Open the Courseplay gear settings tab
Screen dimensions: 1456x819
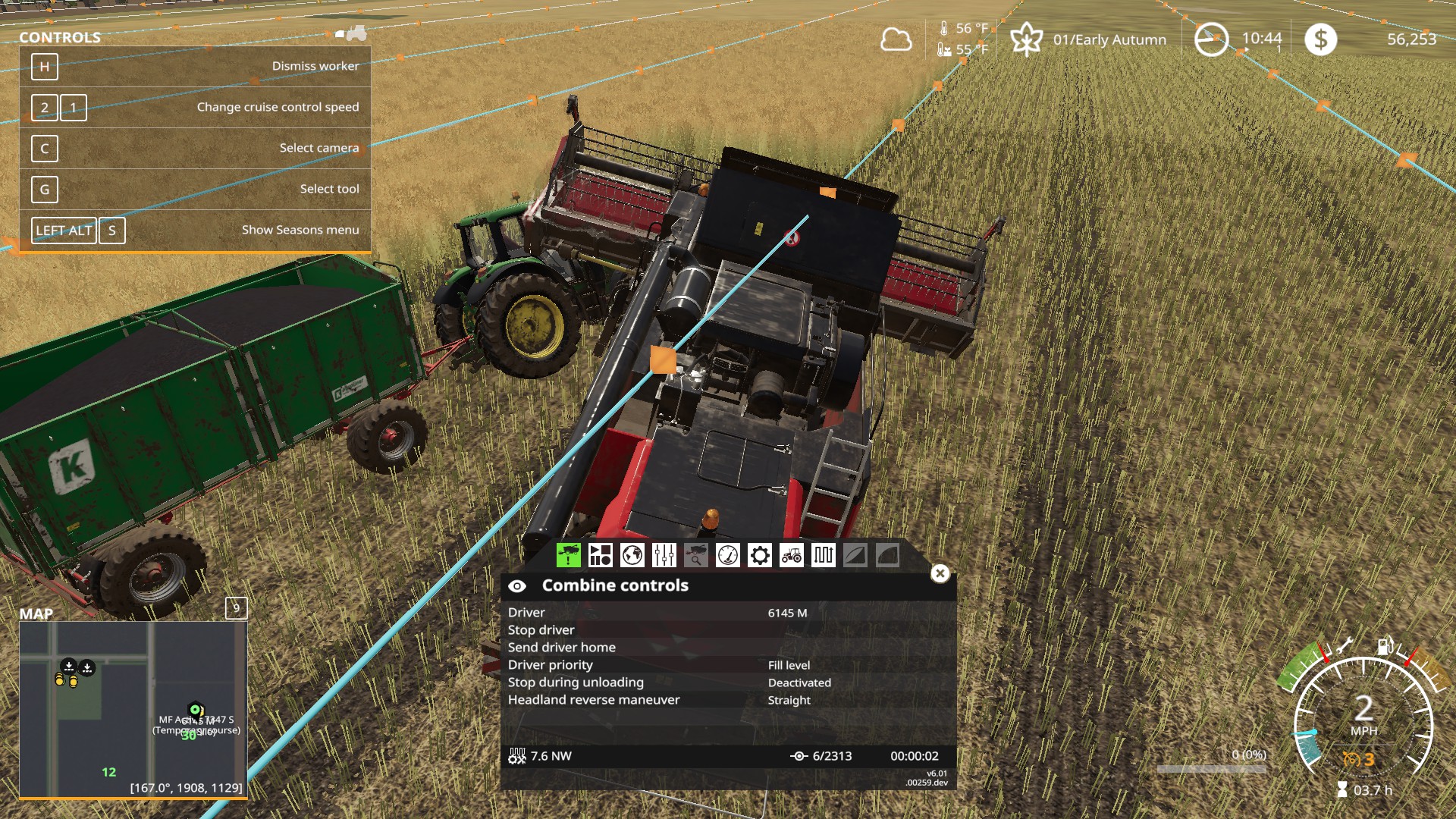pyautogui.click(x=759, y=556)
